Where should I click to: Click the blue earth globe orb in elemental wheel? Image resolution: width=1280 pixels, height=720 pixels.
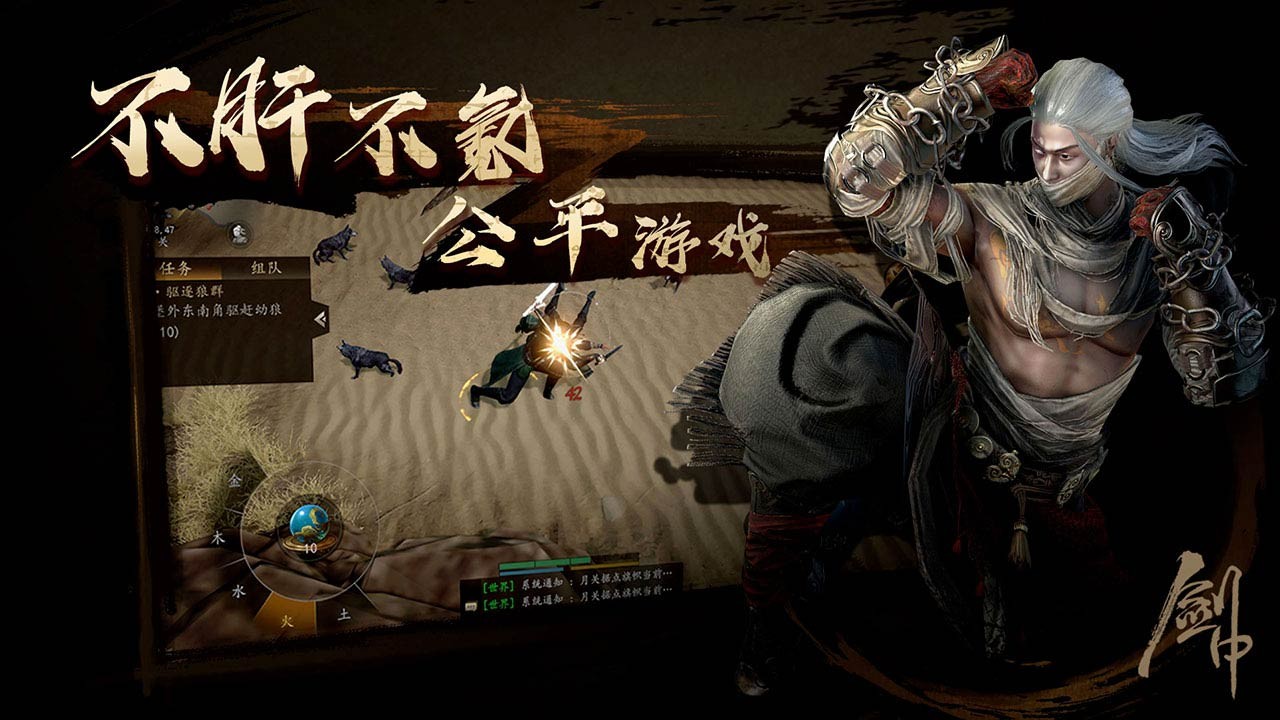tap(311, 522)
